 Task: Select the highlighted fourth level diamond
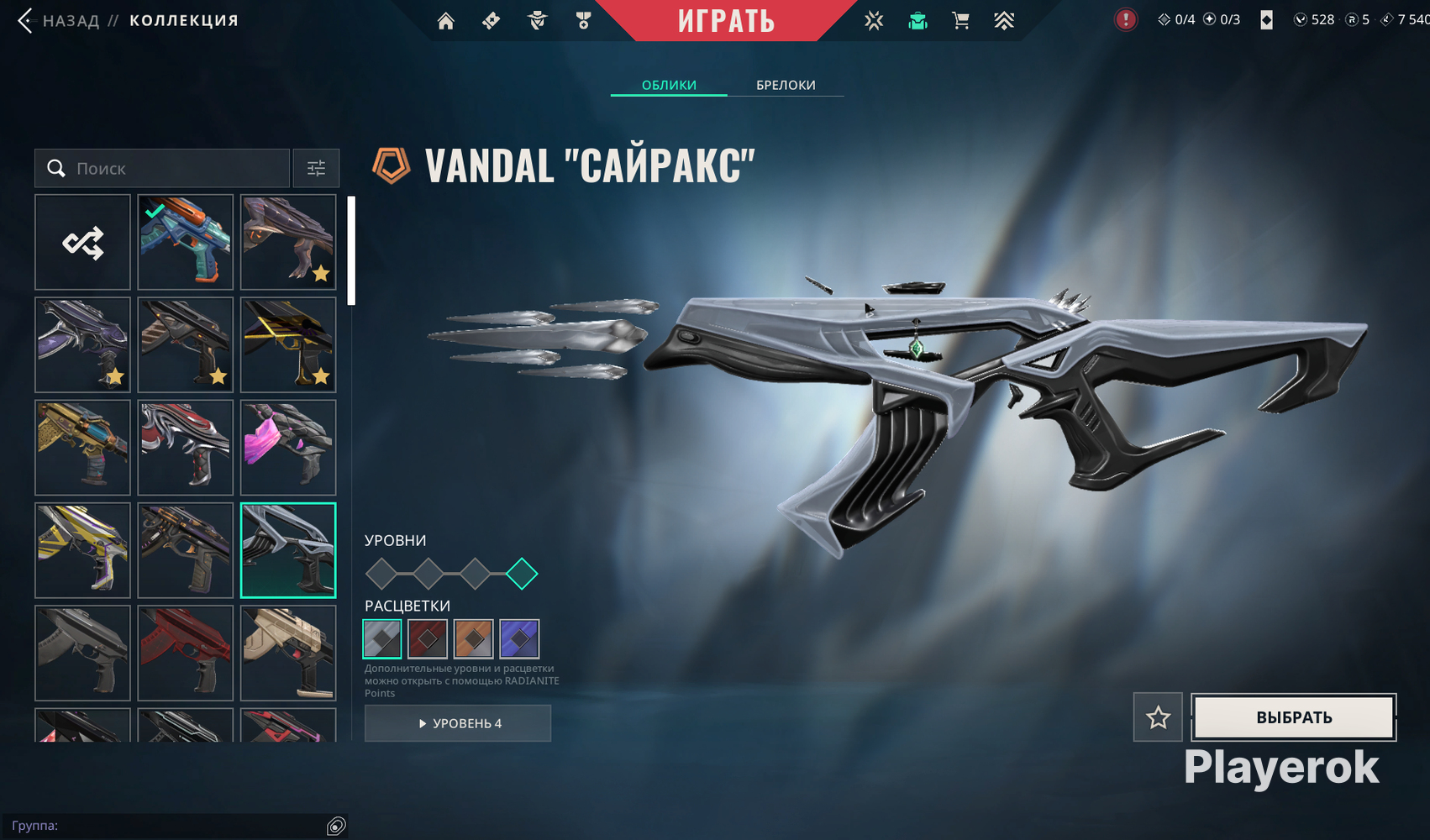point(522,574)
